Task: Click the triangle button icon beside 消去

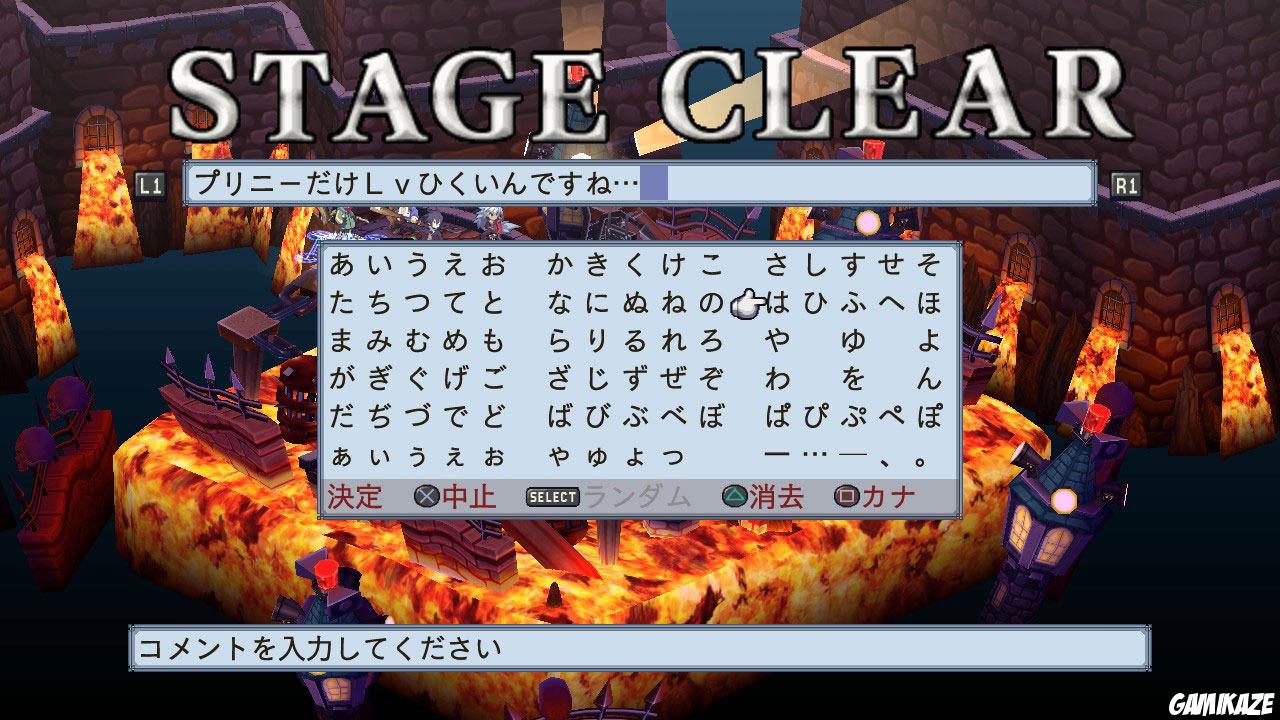Action: coord(735,494)
